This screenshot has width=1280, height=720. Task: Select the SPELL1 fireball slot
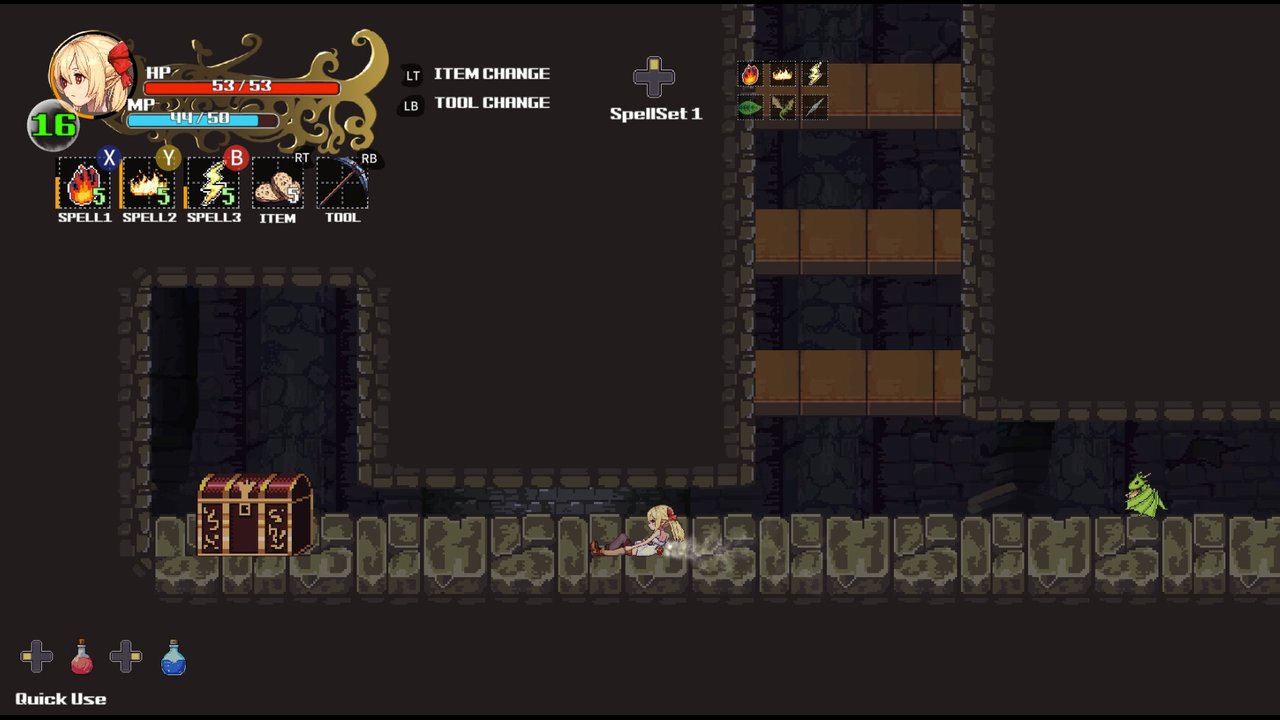tap(83, 184)
